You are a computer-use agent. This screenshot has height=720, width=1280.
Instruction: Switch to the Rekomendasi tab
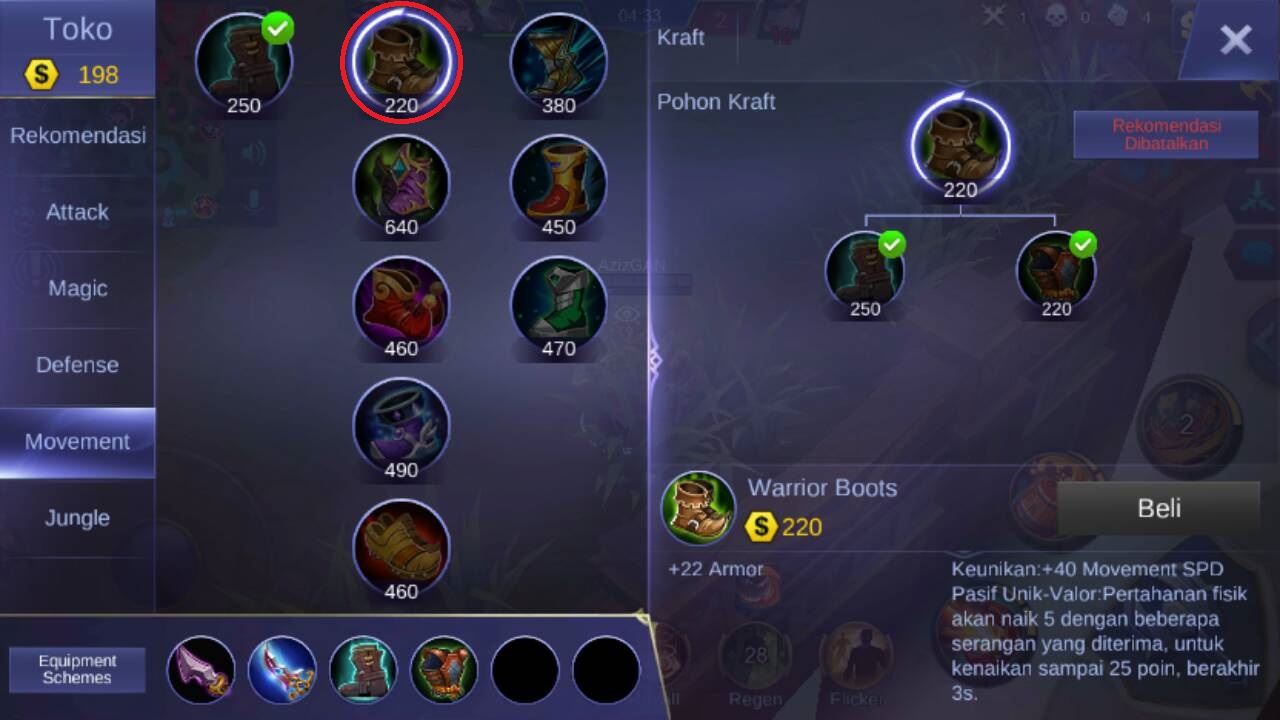78,136
